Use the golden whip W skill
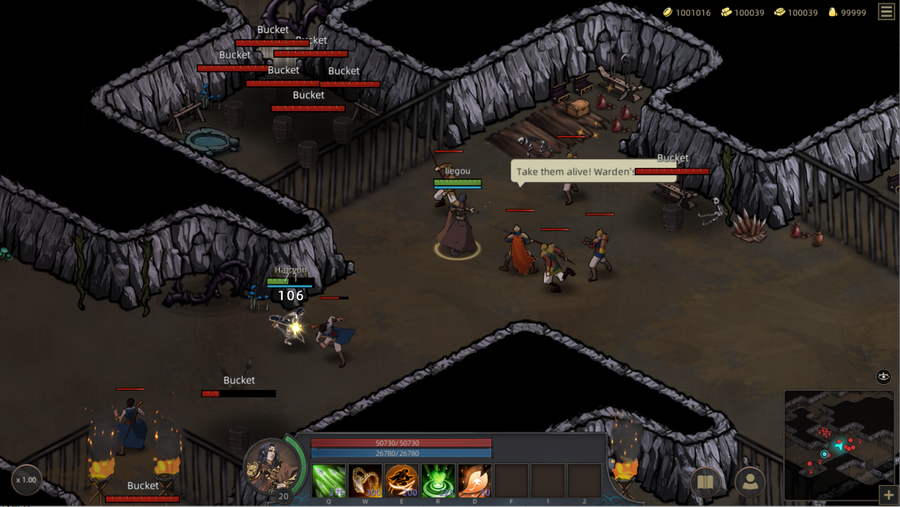 click(366, 480)
